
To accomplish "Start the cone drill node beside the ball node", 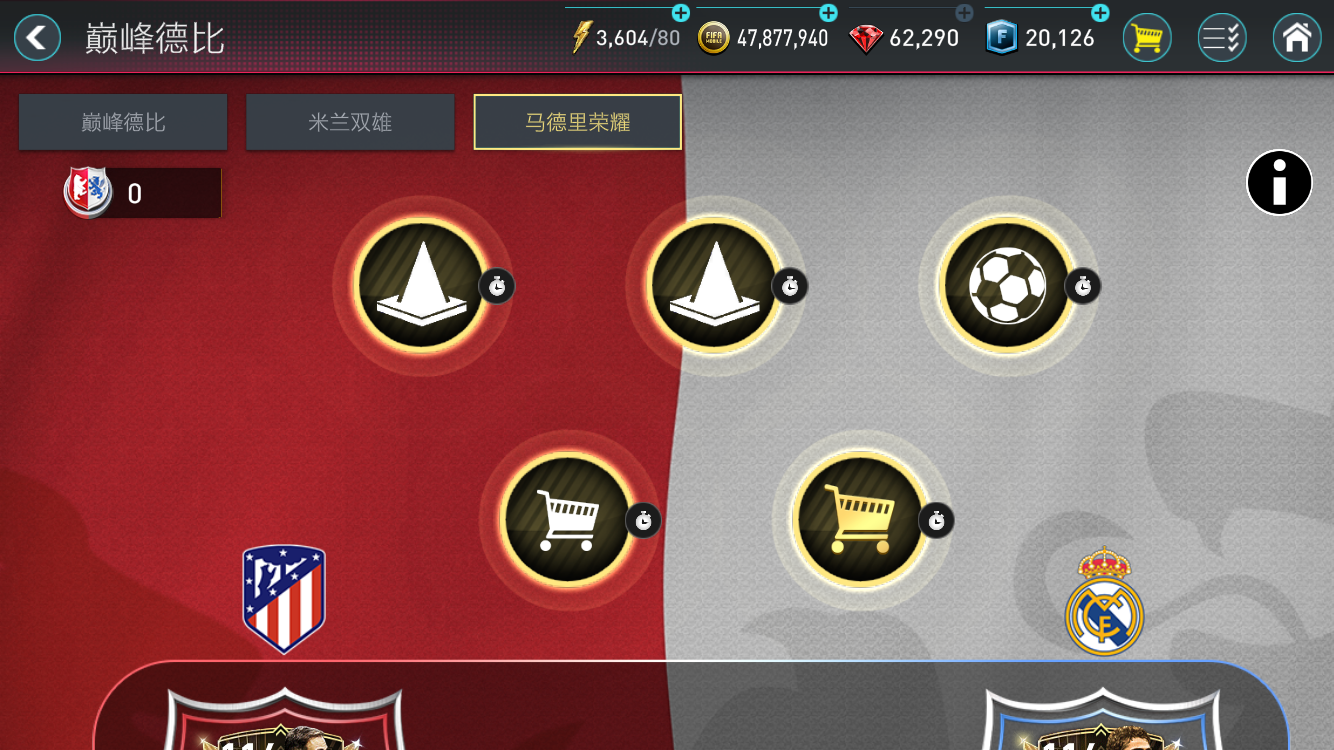I will click(x=714, y=285).
